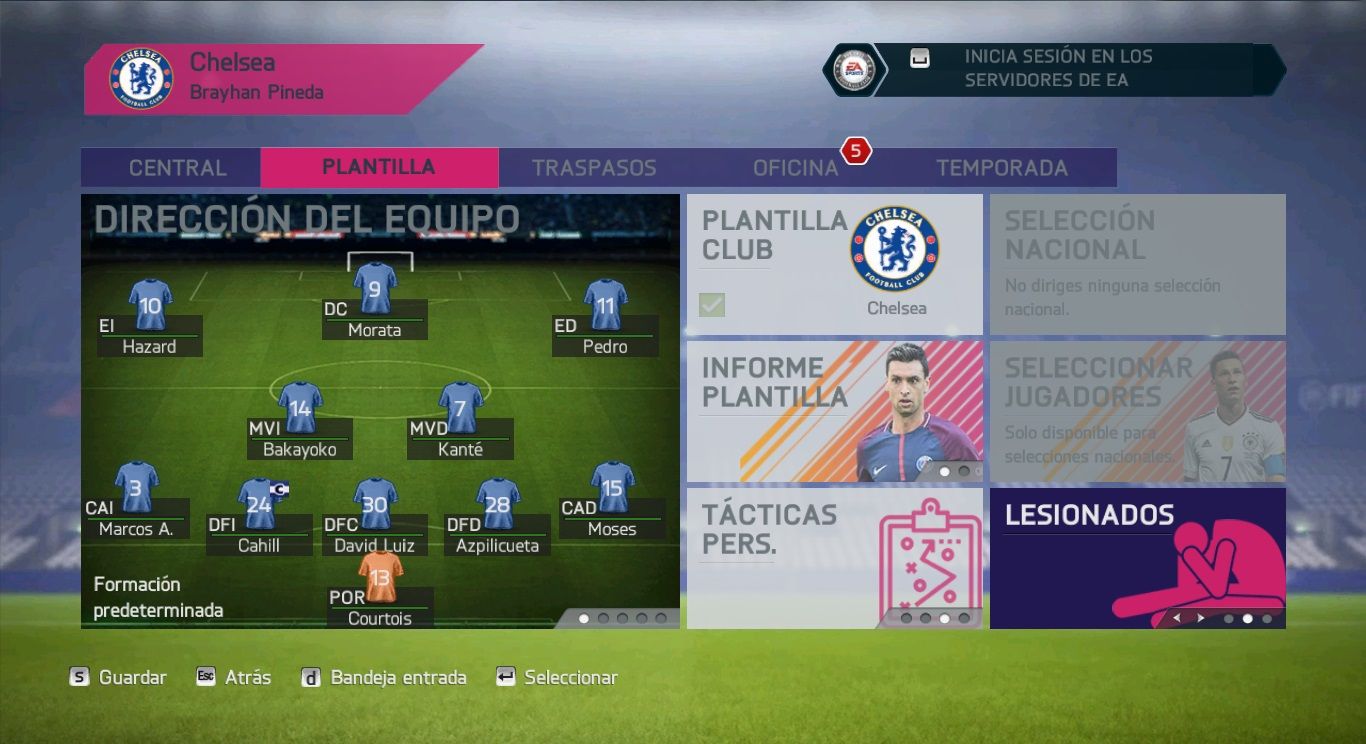The height and width of the screenshot is (744, 1366).
Task: Select Hazard's number 10 shirt
Action: pyautogui.click(x=150, y=304)
